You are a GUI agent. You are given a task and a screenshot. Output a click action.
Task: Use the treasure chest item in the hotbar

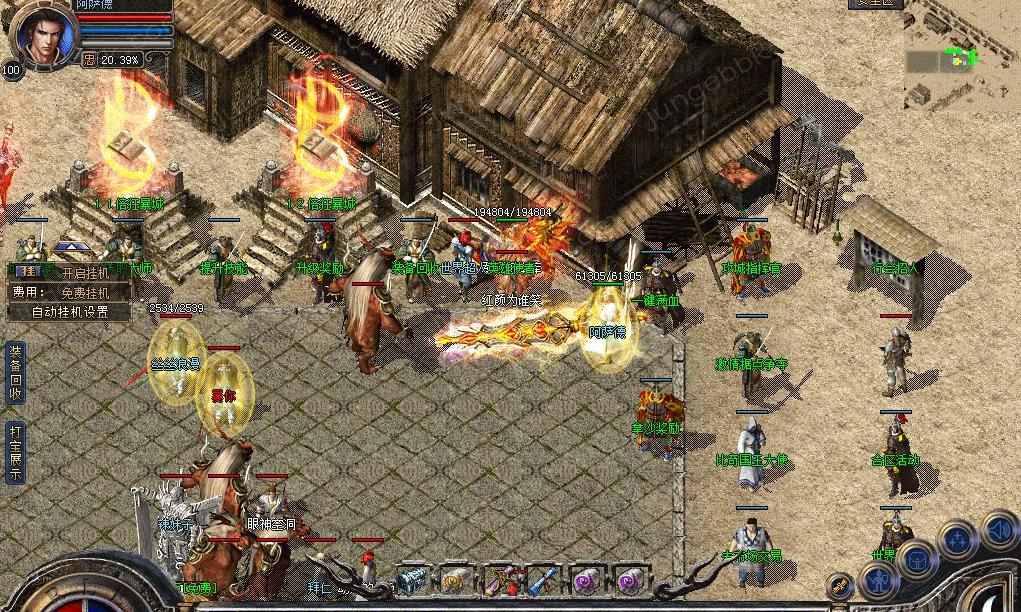pyautogui.click(x=411, y=579)
